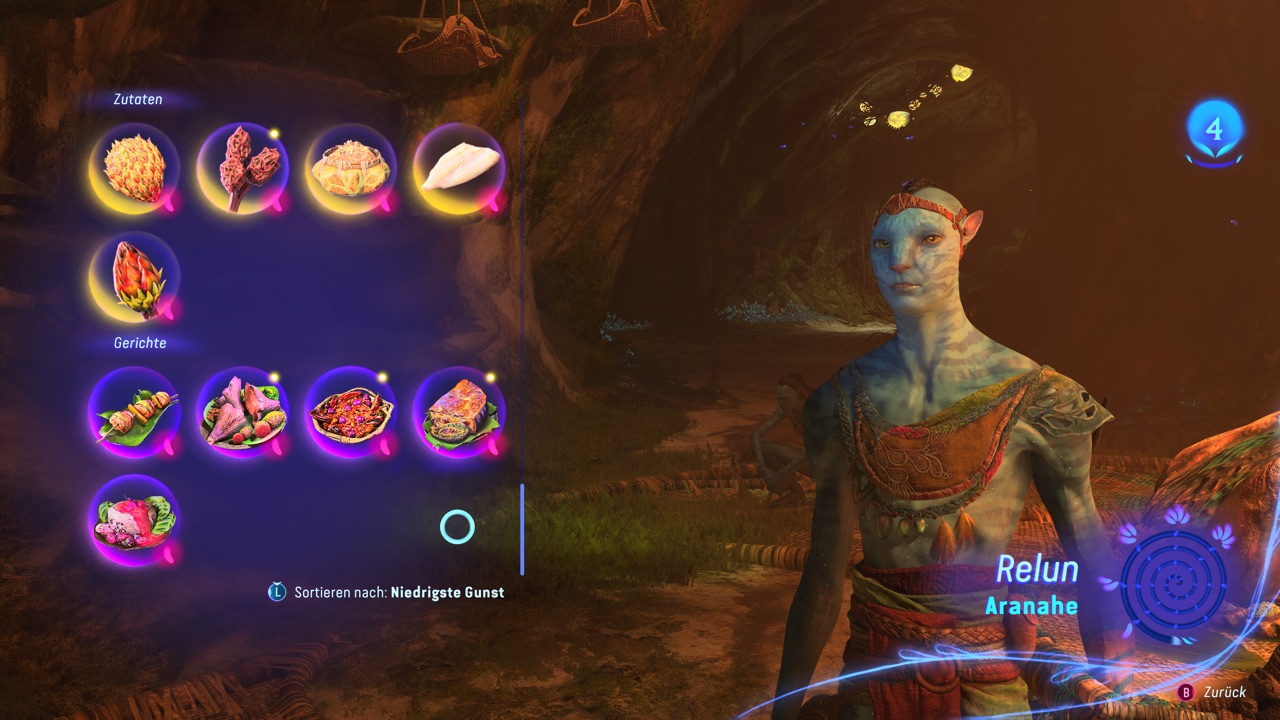The height and width of the screenshot is (720, 1280).
Task: Open the gift counter showing 4
Action: [1213, 128]
